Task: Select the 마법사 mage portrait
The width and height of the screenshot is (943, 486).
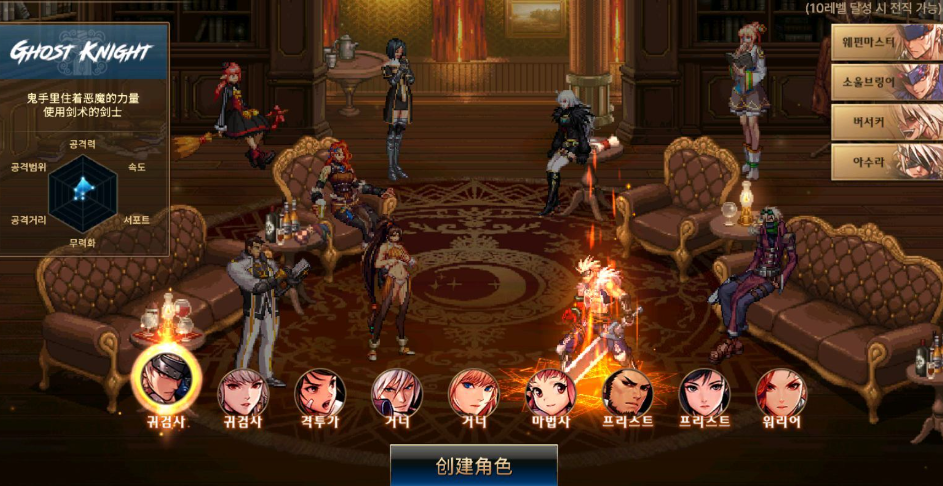Action: pos(551,391)
